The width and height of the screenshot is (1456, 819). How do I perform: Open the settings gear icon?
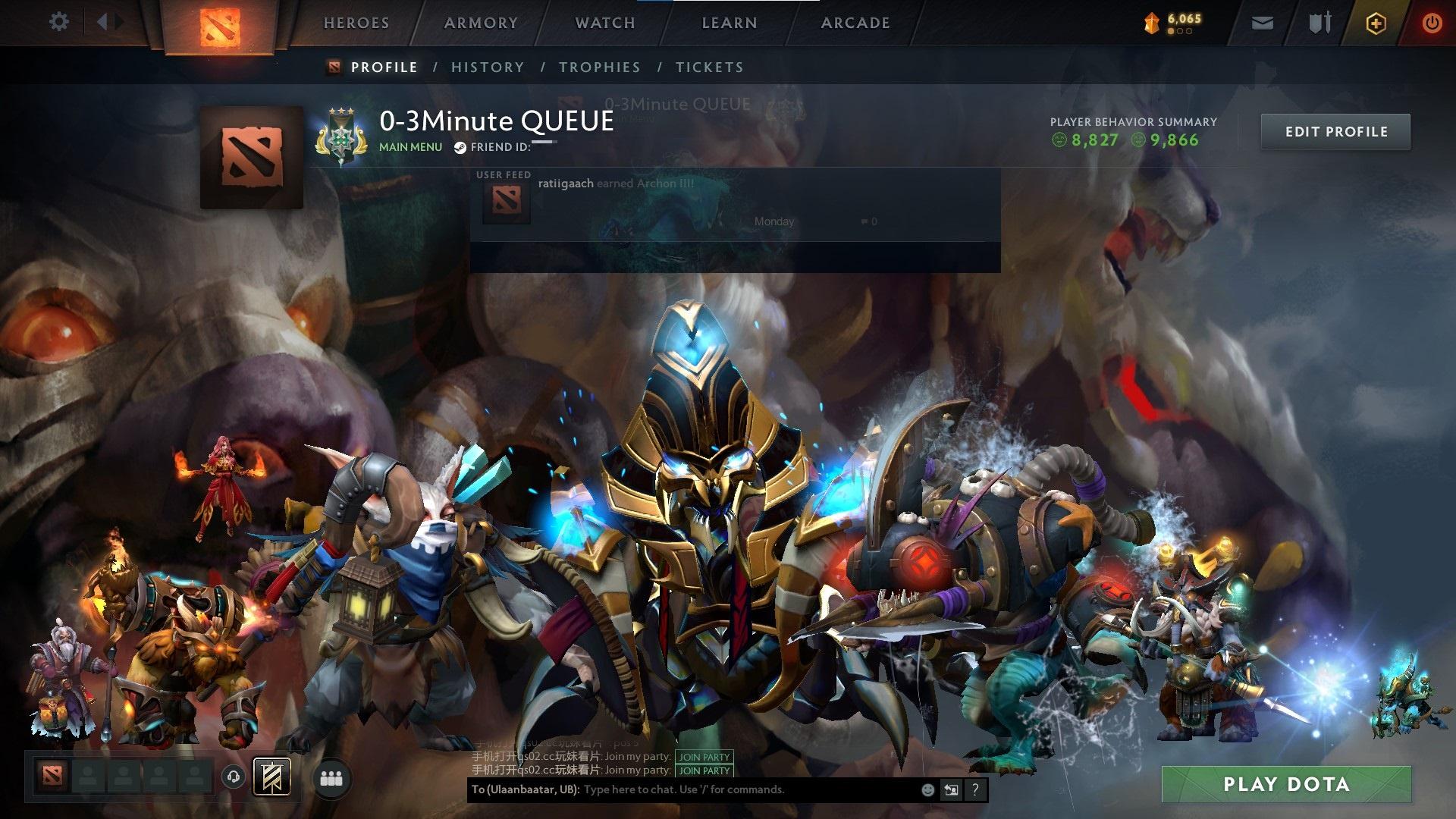tap(58, 22)
